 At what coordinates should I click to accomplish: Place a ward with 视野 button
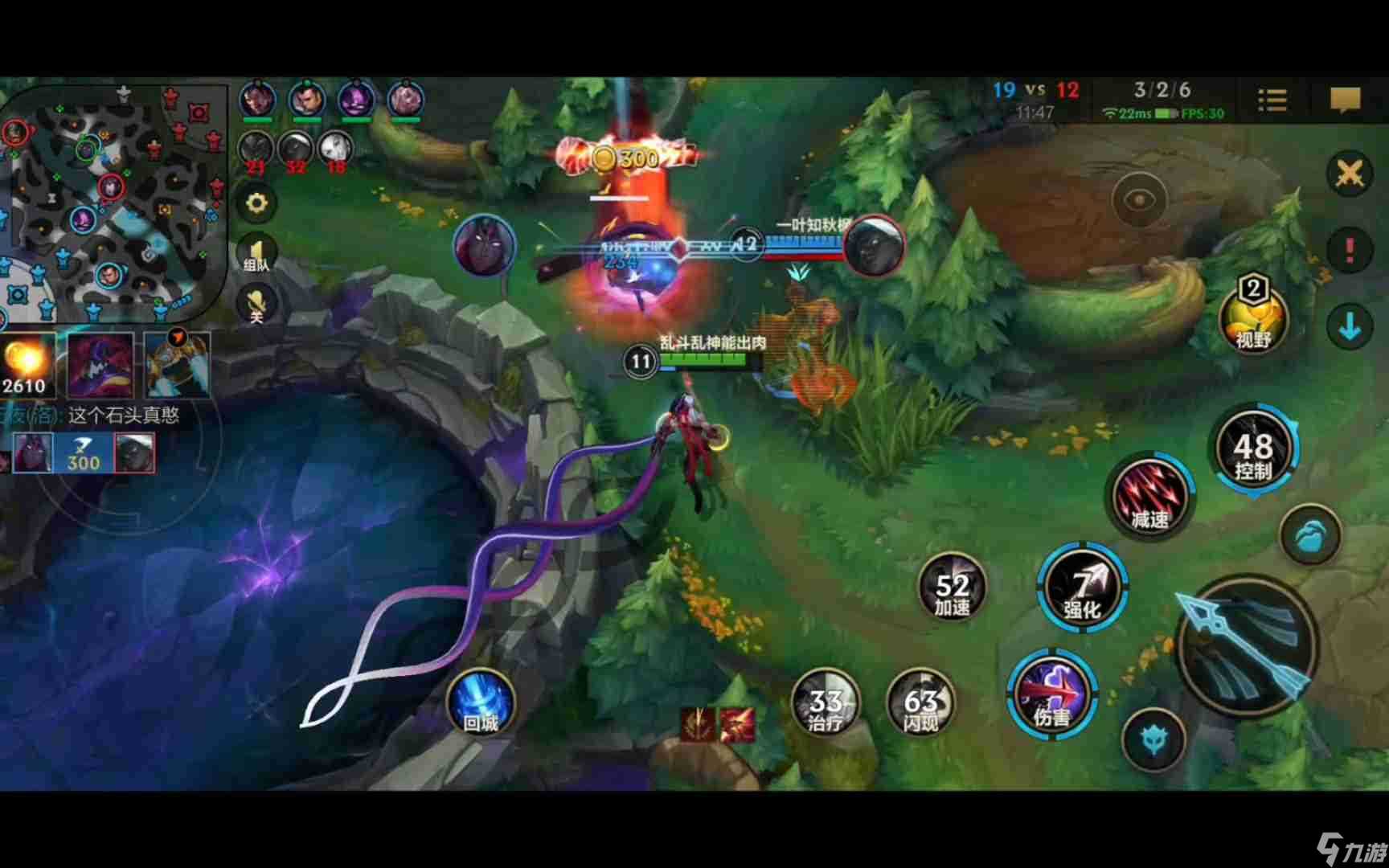pos(1252,320)
